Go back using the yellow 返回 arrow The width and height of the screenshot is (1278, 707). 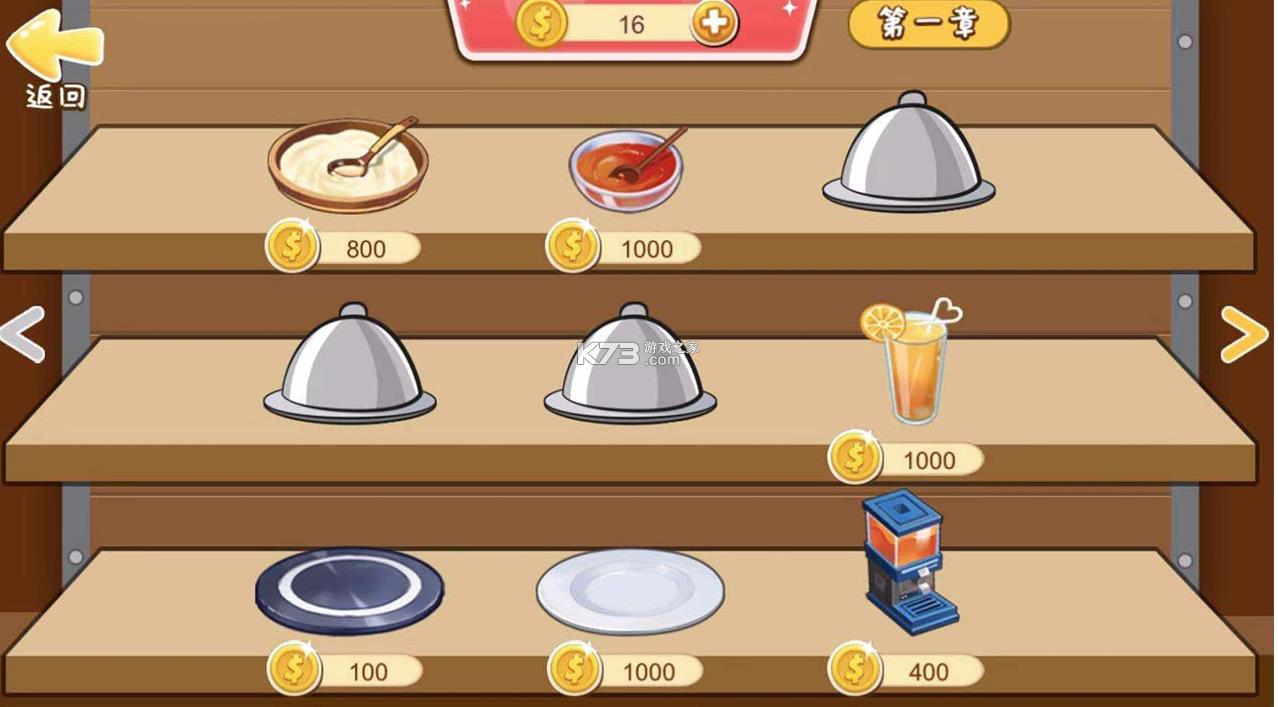click(x=54, y=52)
